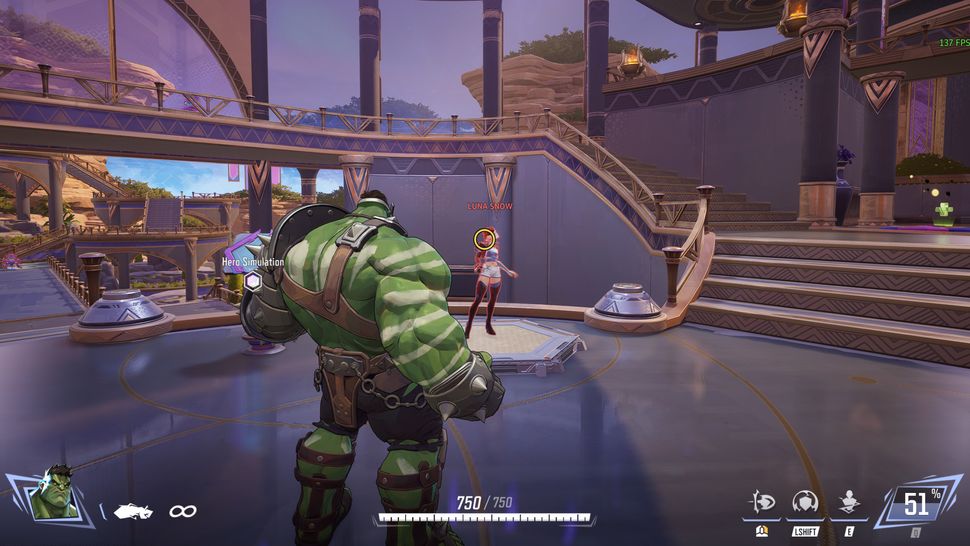Use the kneeling figure ability icon
The width and height of the screenshot is (970, 546).
pos(850,502)
